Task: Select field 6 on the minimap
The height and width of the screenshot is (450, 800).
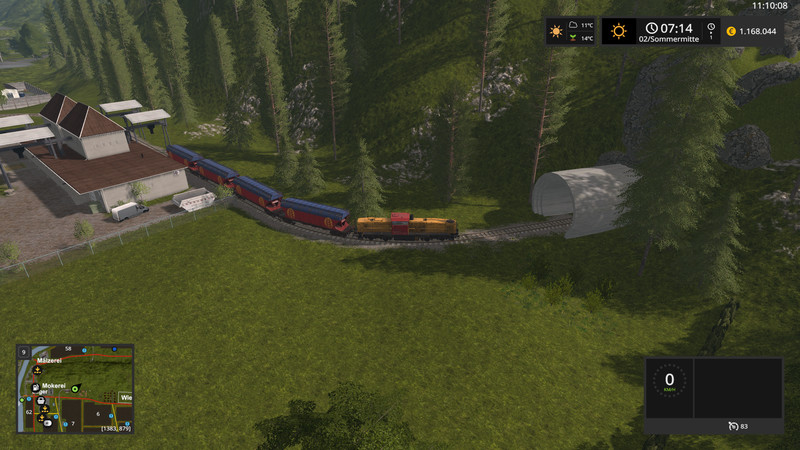Action: pos(97,412)
